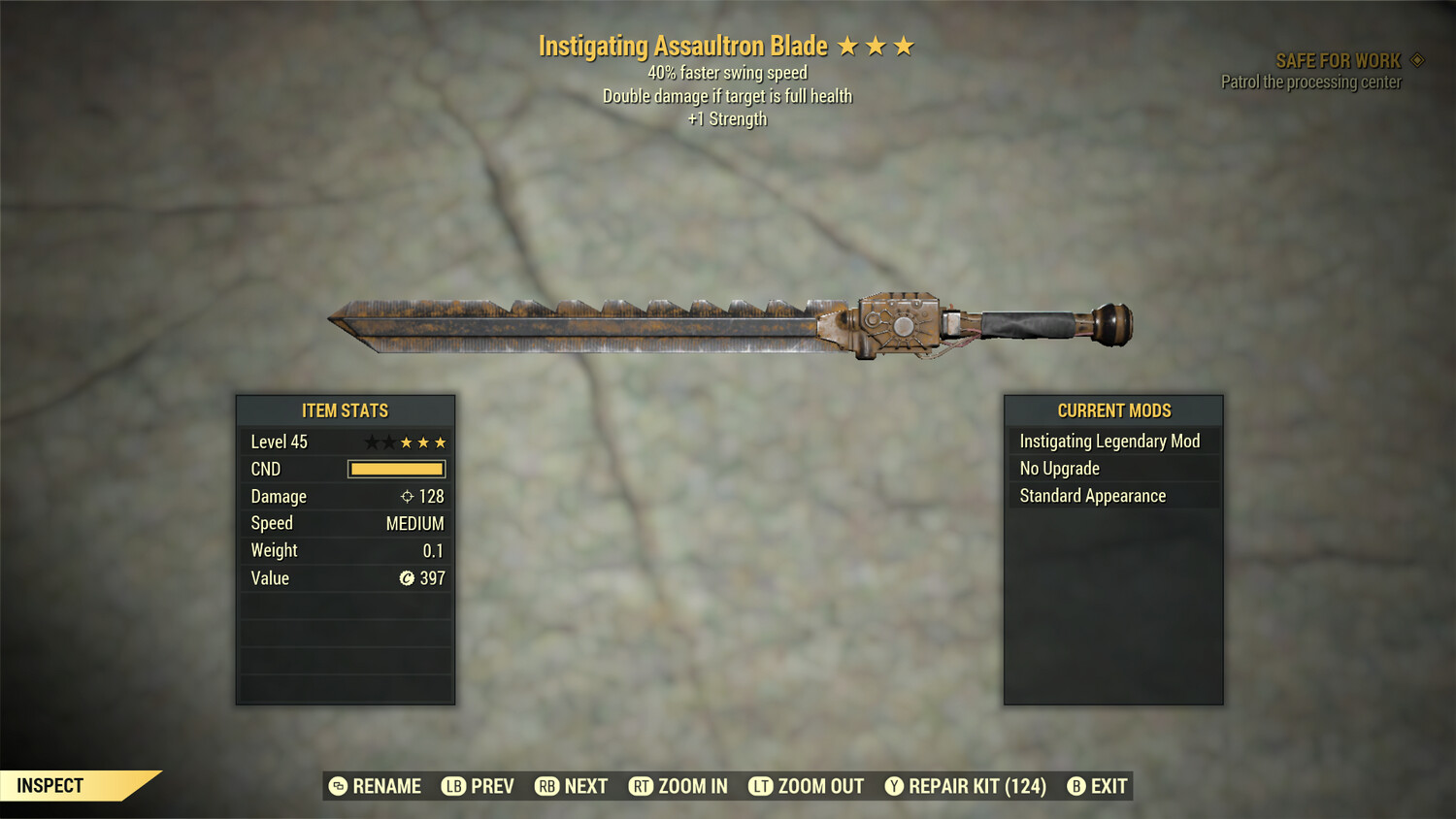Image resolution: width=1456 pixels, height=819 pixels.
Task: Choose the RENAME option
Action: (375, 786)
